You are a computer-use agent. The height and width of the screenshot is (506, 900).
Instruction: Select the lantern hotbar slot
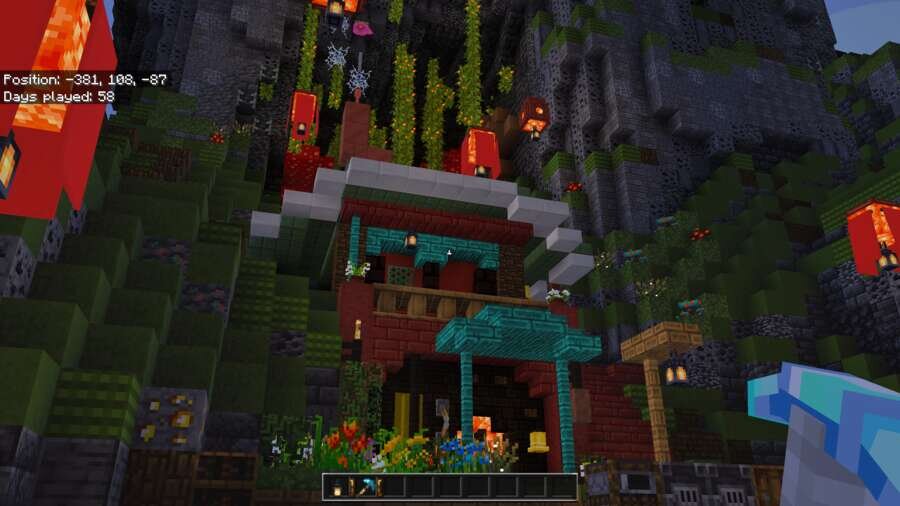[336, 487]
